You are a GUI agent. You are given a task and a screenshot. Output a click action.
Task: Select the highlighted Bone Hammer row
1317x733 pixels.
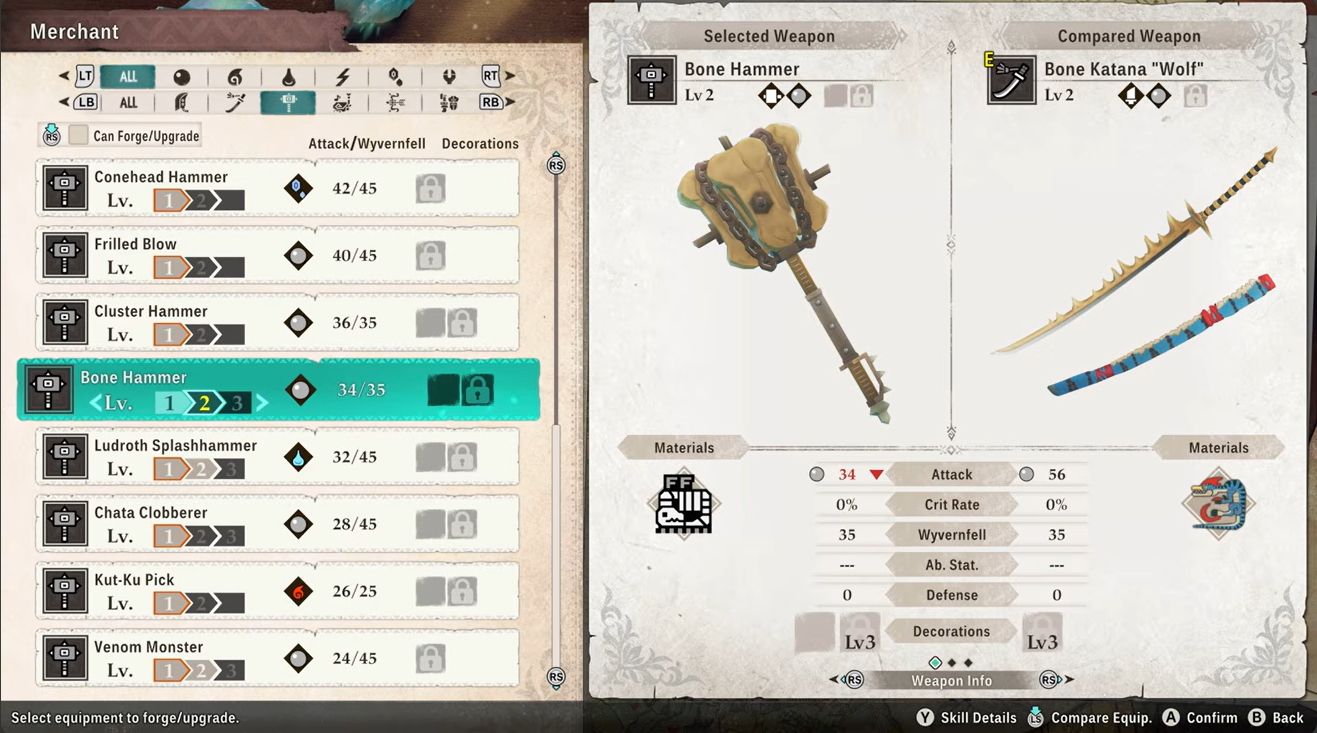click(x=277, y=390)
